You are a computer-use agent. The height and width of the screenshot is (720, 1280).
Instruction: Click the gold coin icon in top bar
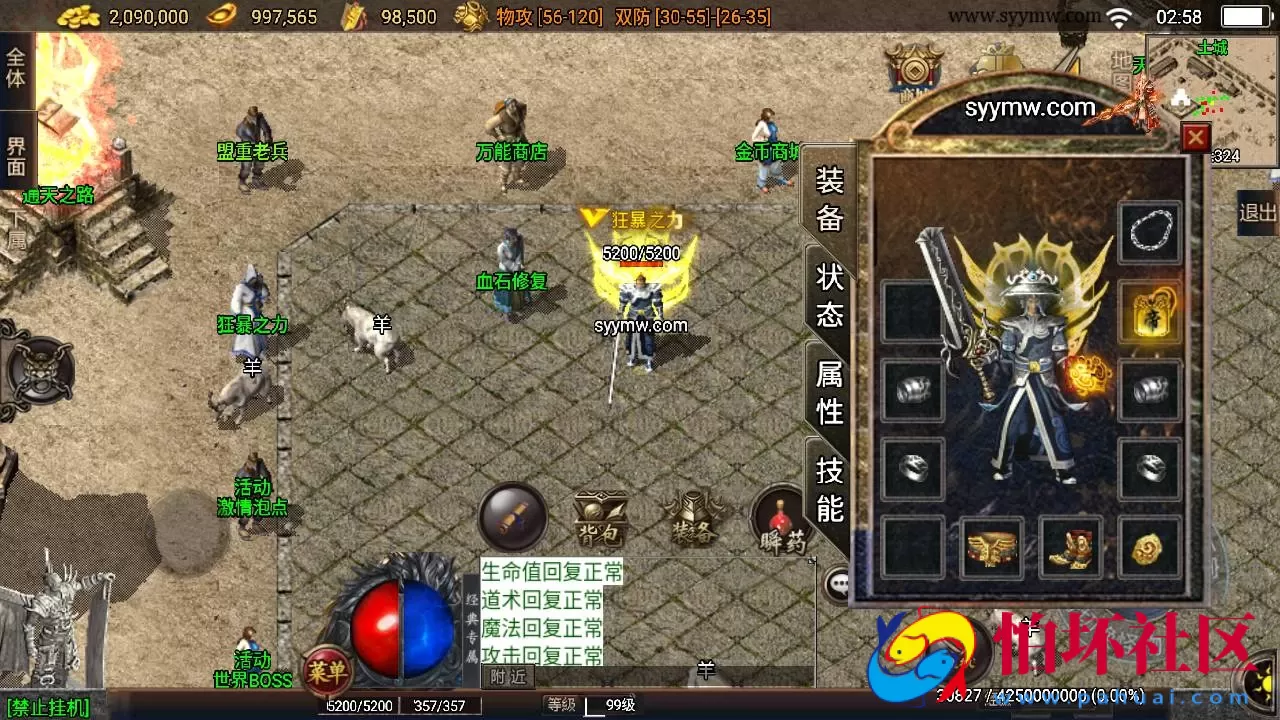pos(77,16)
